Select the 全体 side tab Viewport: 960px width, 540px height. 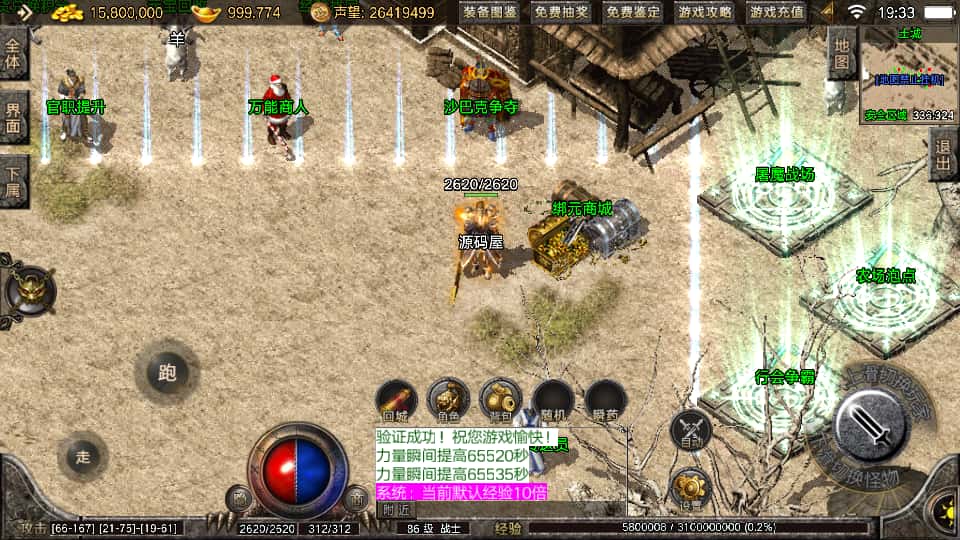pyautogui.click(x=13, y=52)
